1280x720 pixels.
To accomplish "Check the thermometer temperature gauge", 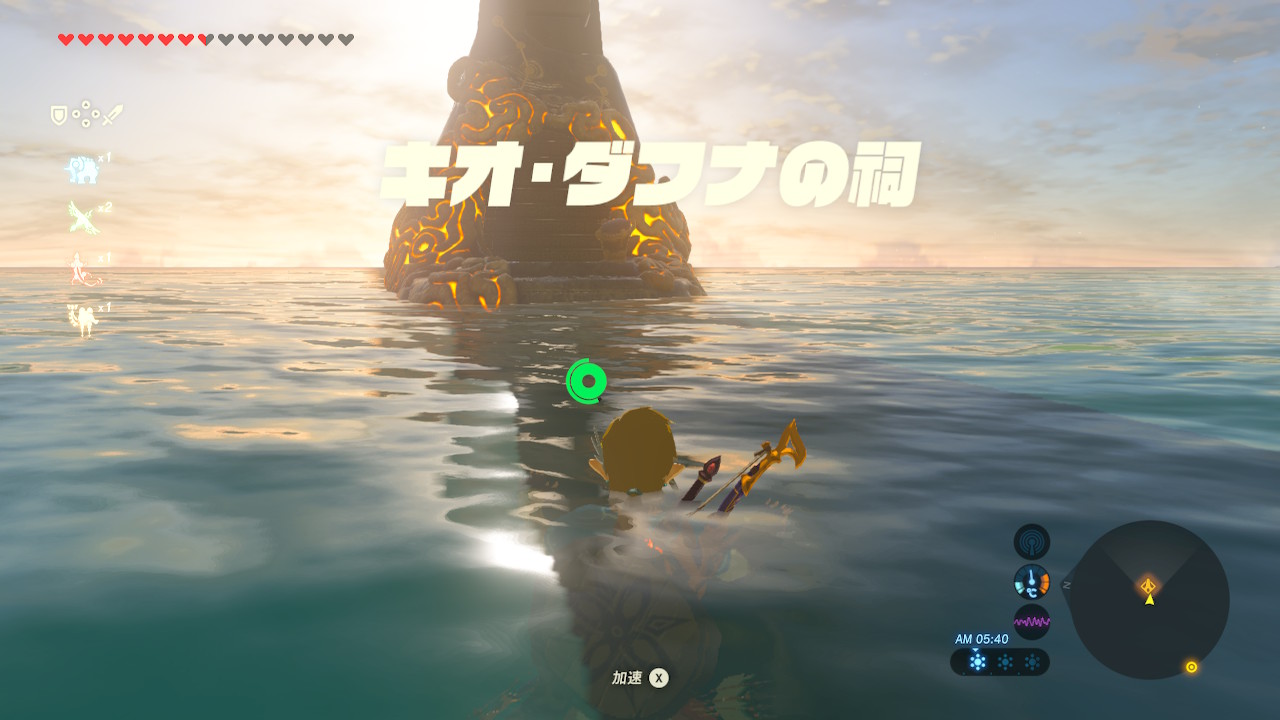I will [x=1031, y=581].
